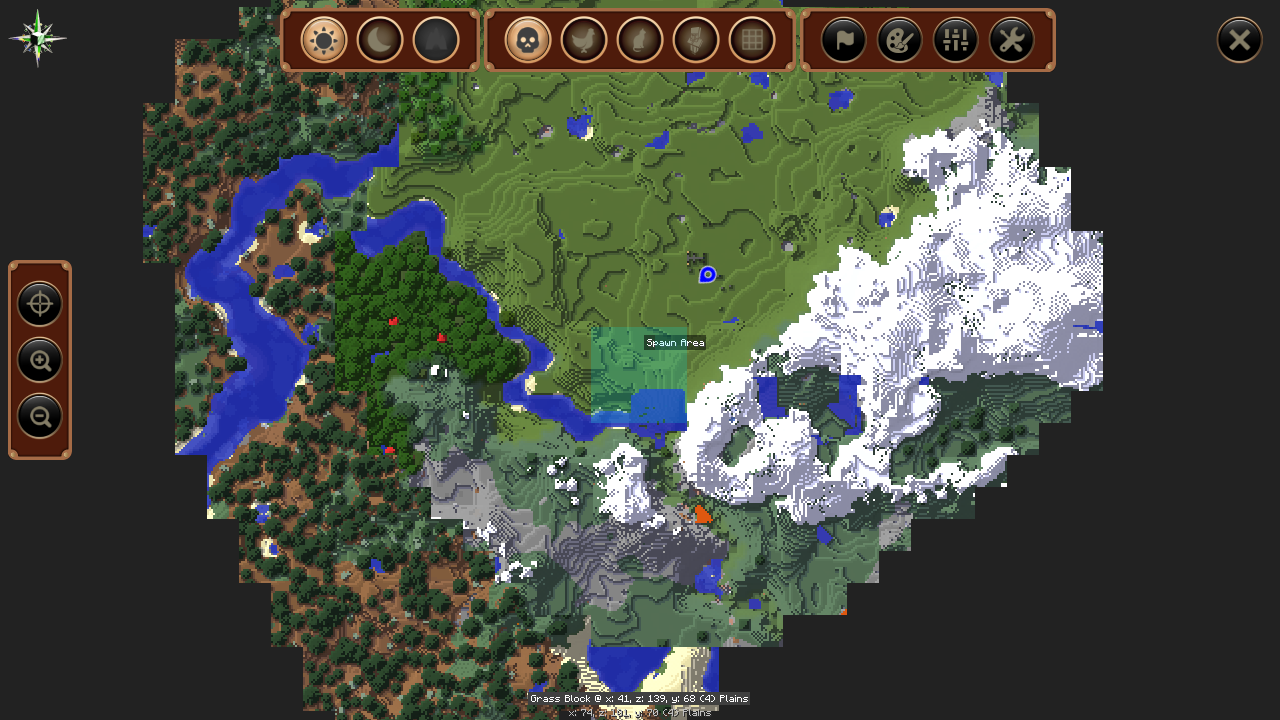Viewport: 1280px width, 720px height.
Task: Click the compass star logo
Action: [x=38, y=39]
